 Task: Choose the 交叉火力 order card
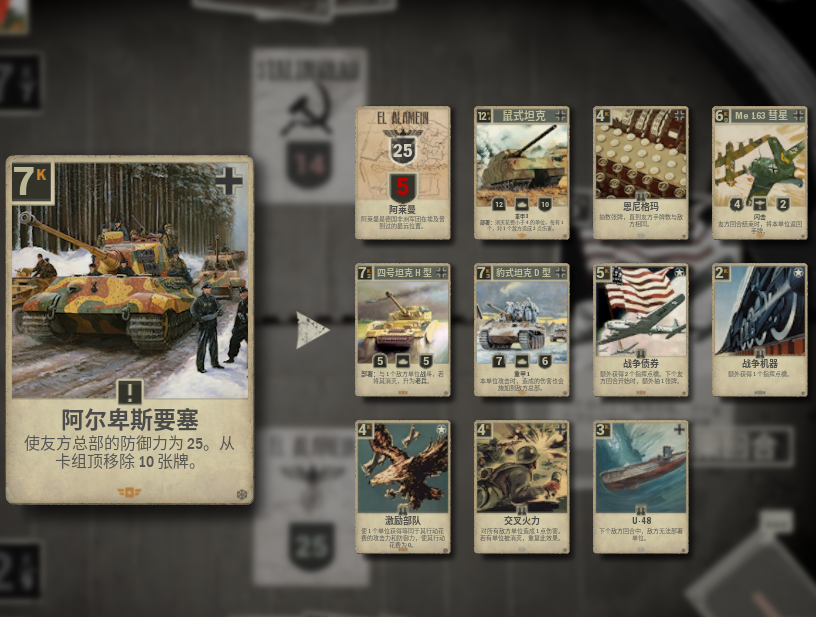[x=521, y=487]
